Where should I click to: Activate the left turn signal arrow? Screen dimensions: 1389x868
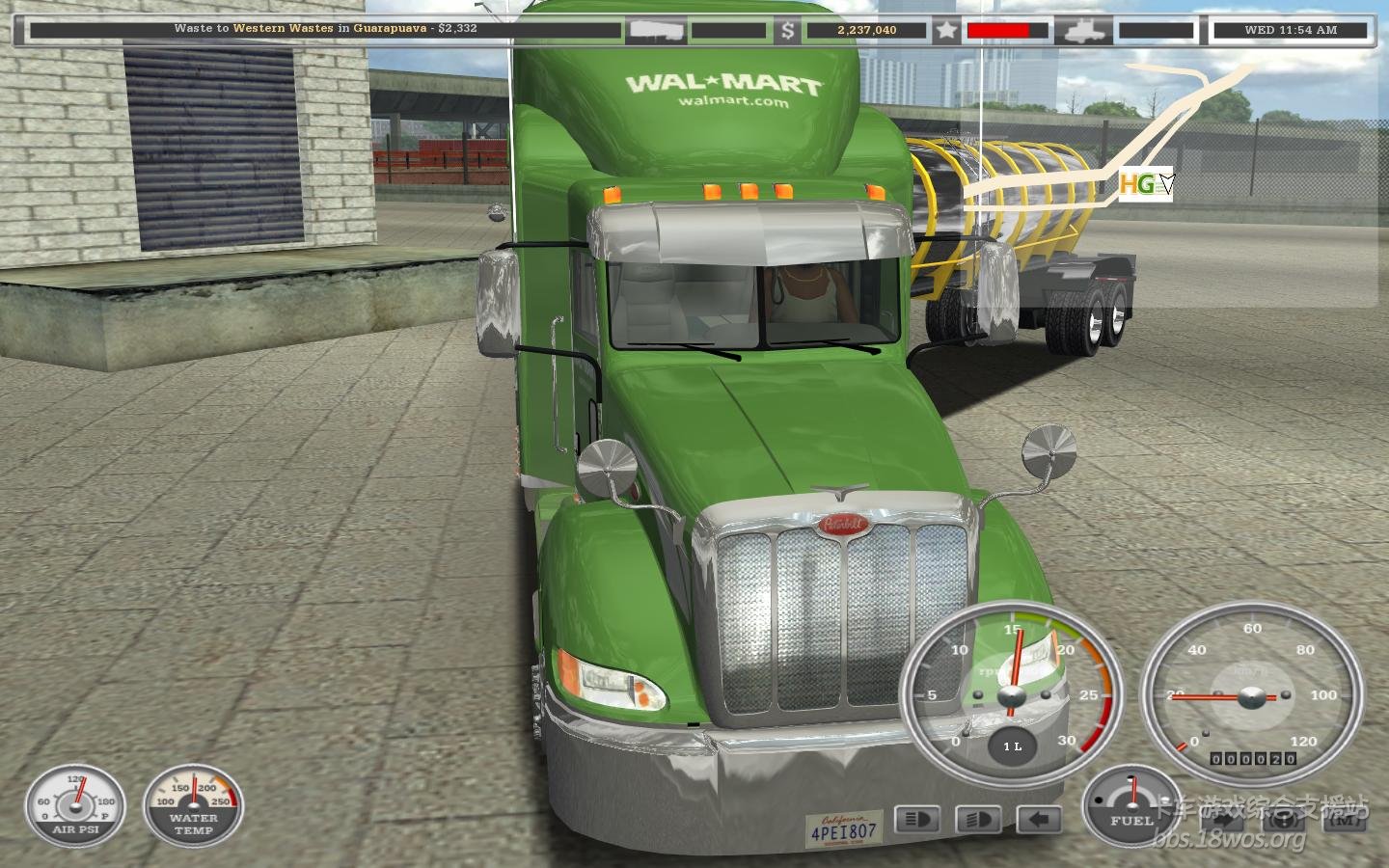1038,820
